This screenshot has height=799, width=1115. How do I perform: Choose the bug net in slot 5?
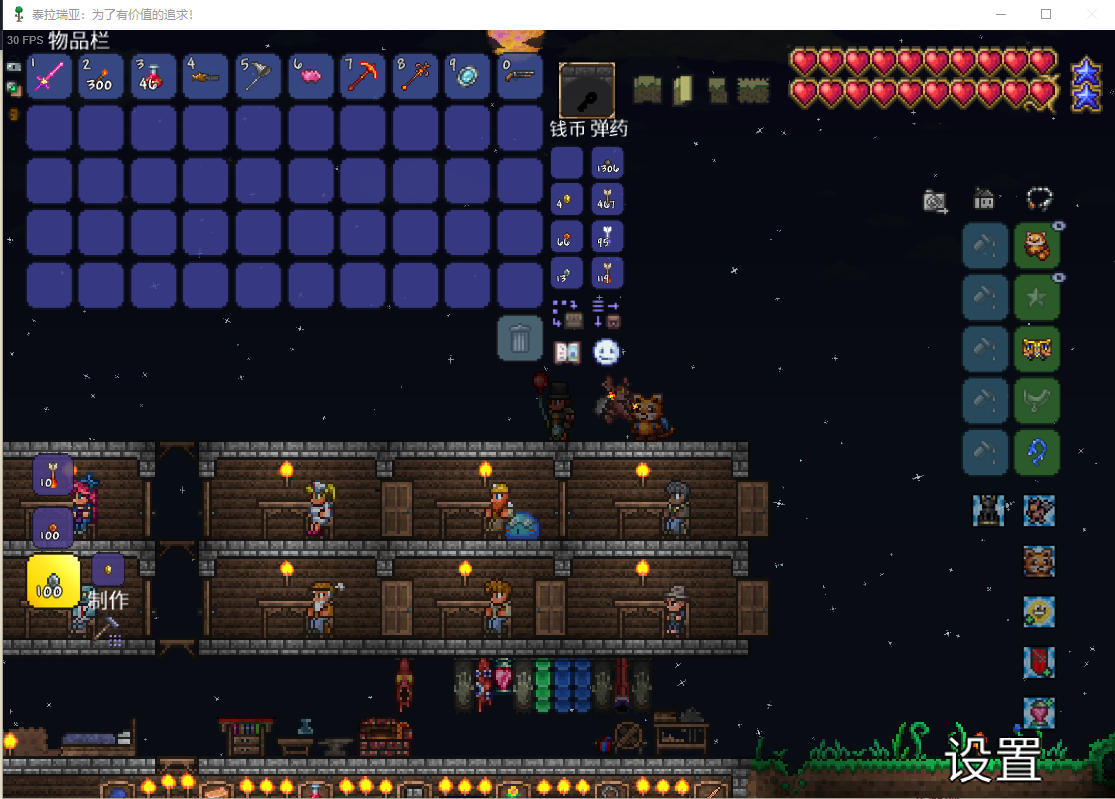pyautogui.click(x=258, y=76)
